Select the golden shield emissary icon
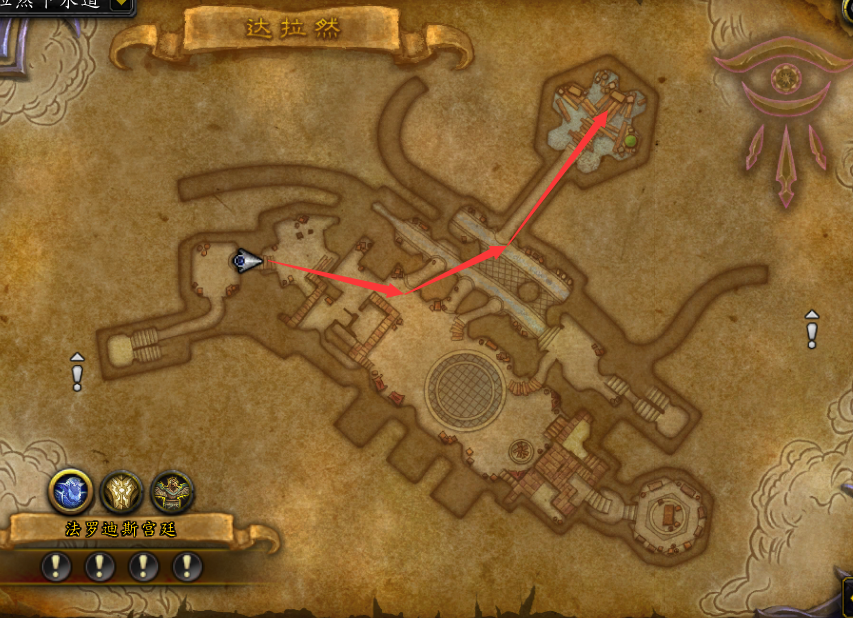The width and height of the screenshot is (853, 618). [121, 492]
